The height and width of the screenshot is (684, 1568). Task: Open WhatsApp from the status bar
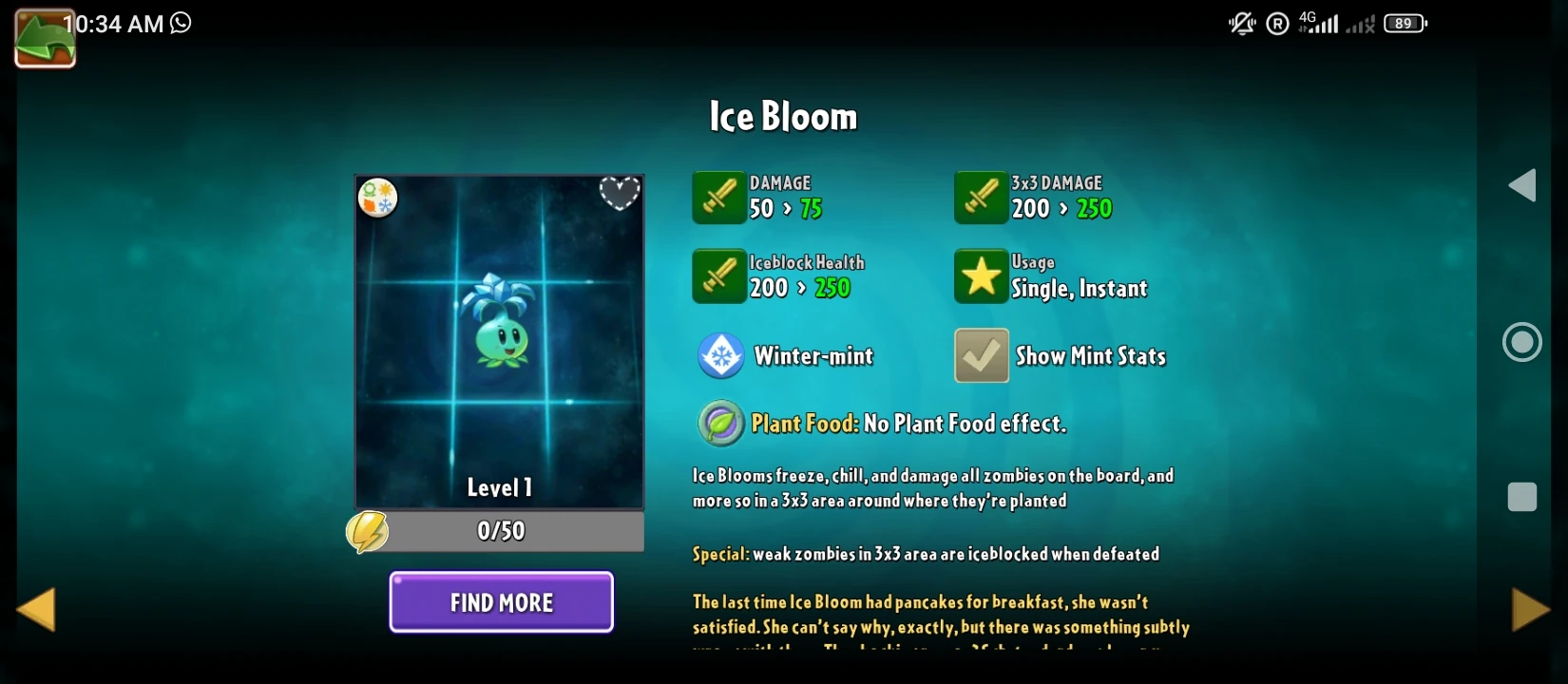coord(180,24)
